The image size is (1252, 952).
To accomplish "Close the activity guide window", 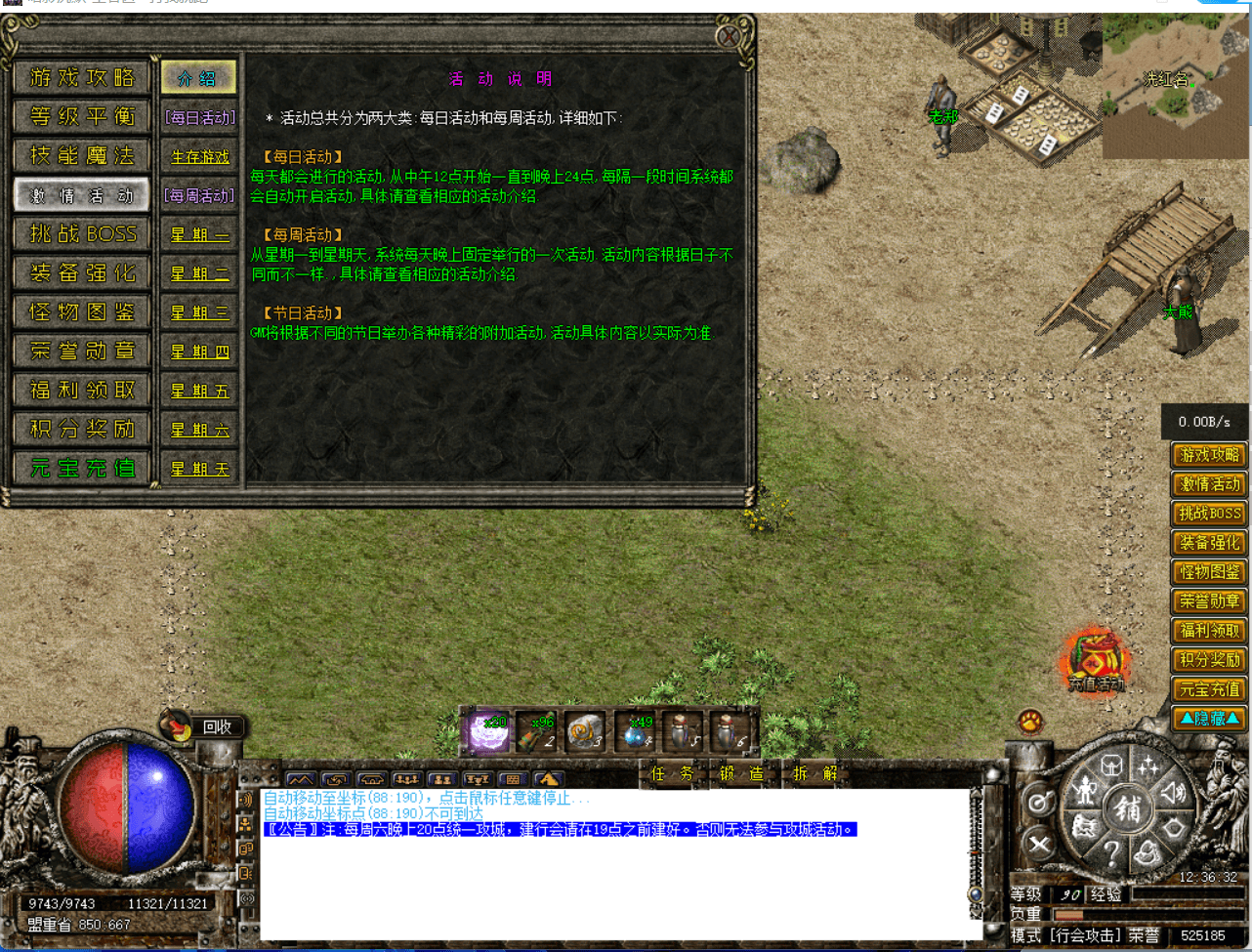I will 729,37.
